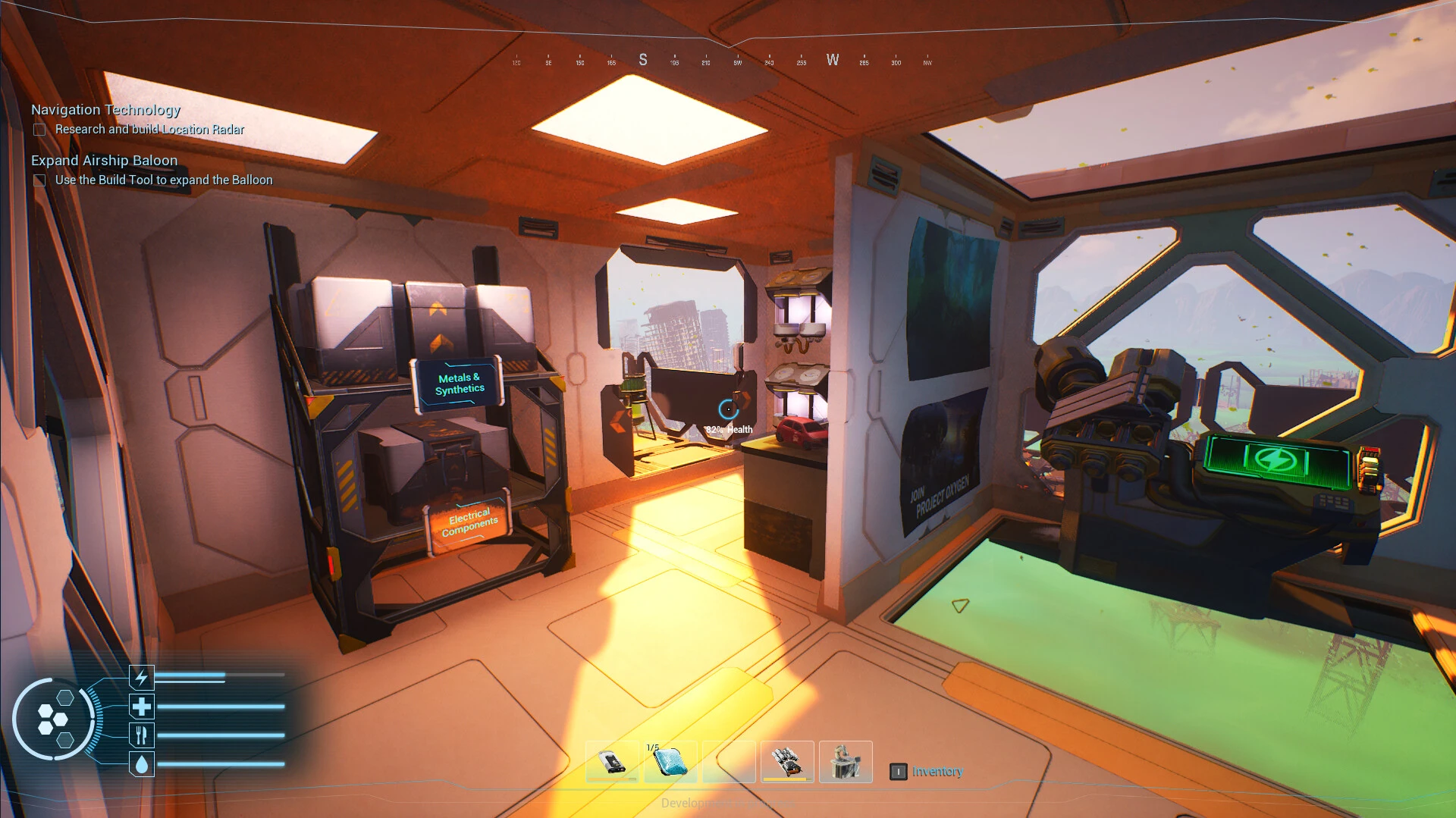1456x818 pixels.
Task: Click the hexagon cluster status dial
Action: (53, 719)
